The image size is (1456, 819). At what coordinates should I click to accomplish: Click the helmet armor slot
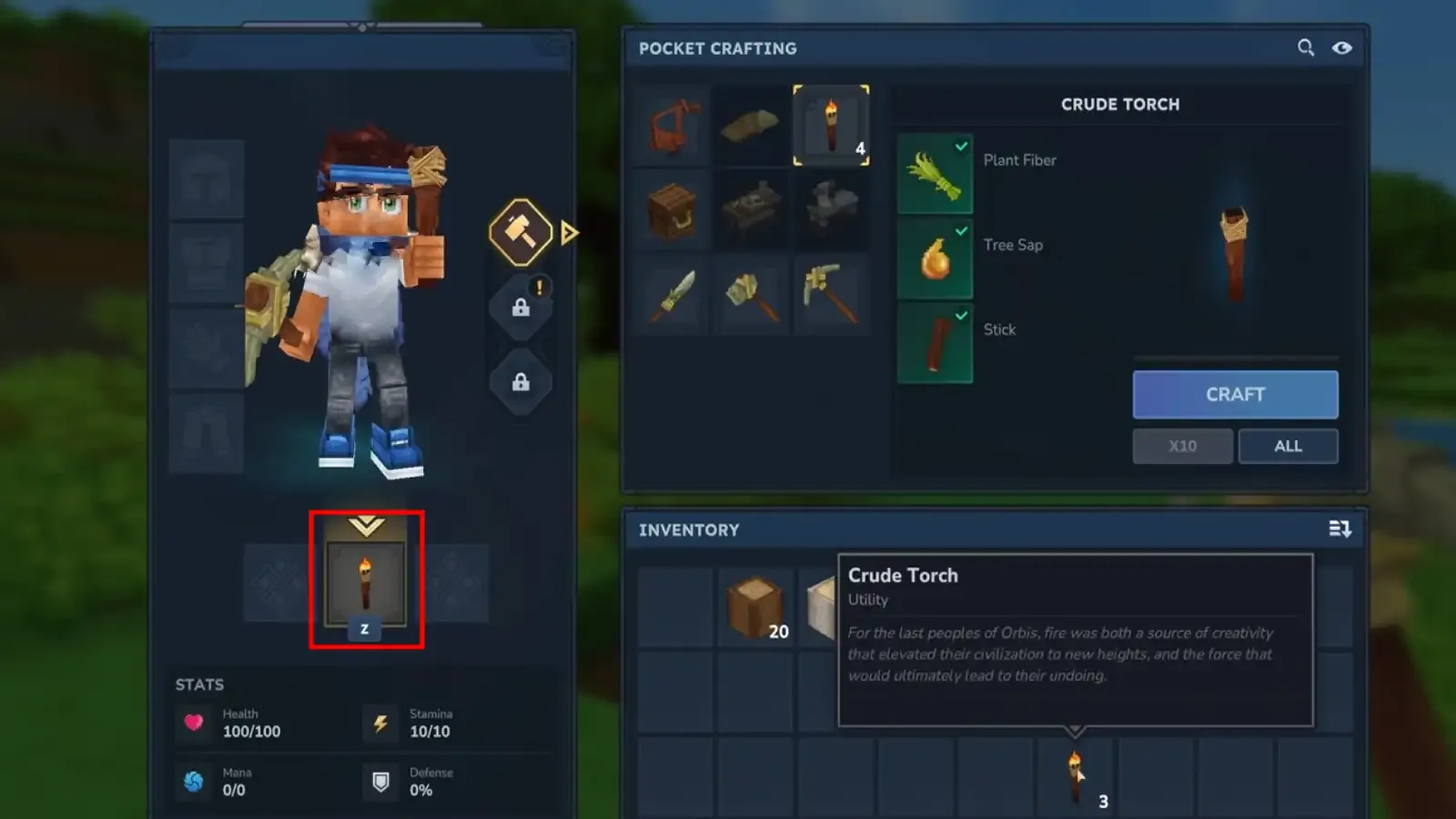206,178
